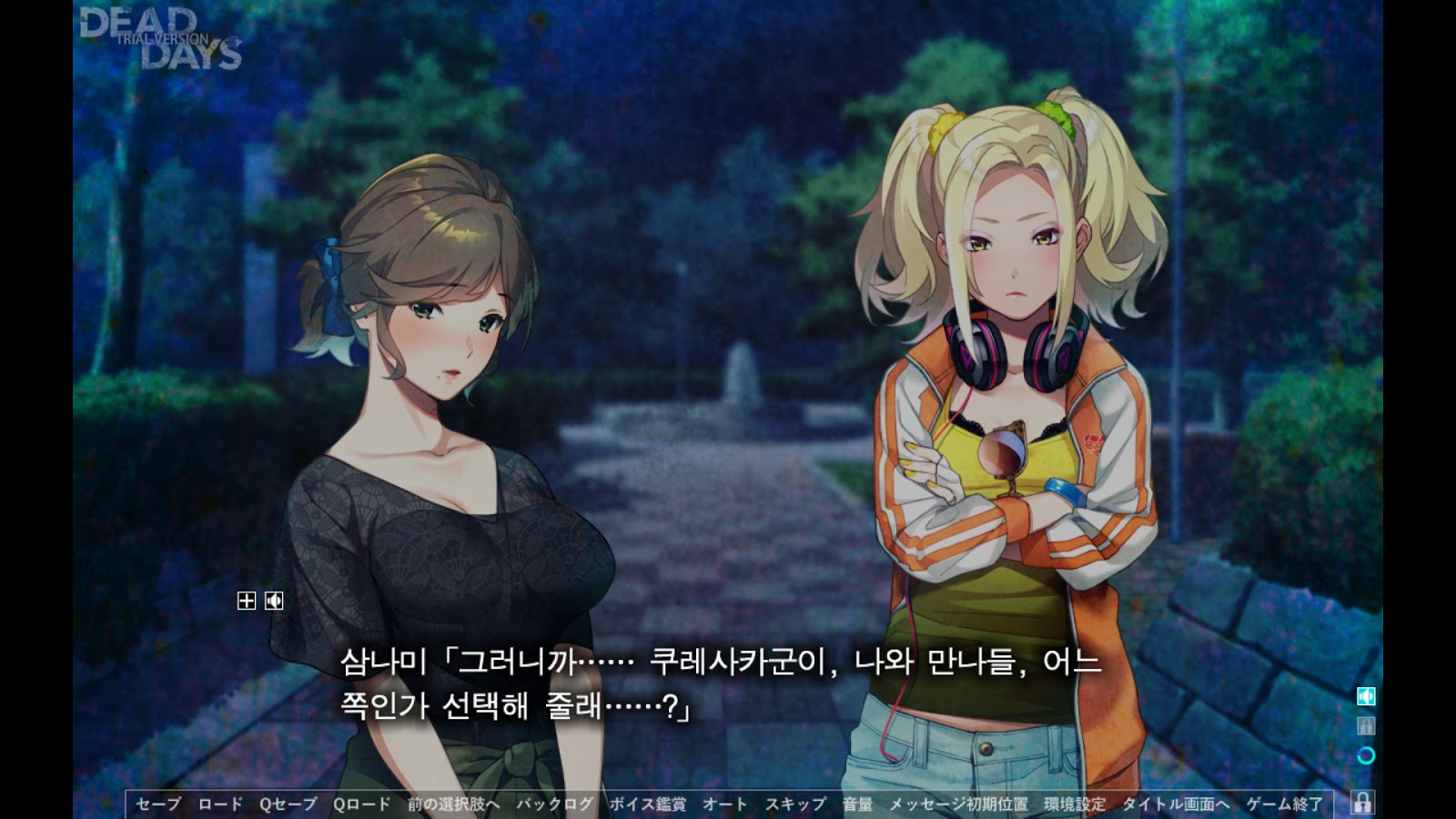Enable スキップ text skip mode

(x=798, y=804)
